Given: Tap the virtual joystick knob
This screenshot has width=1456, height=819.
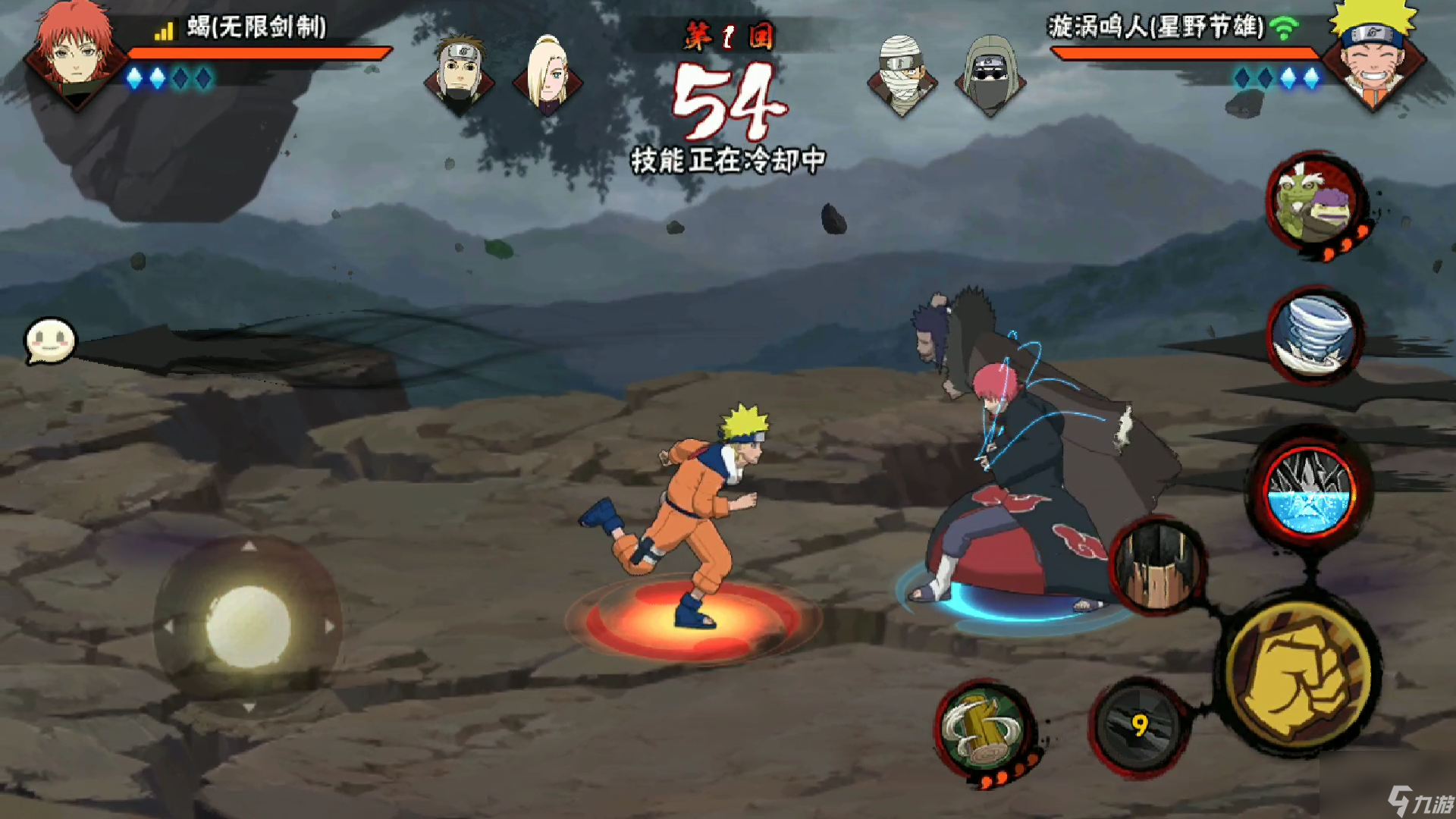Looking at the screenshot, I should click(248, 626).
